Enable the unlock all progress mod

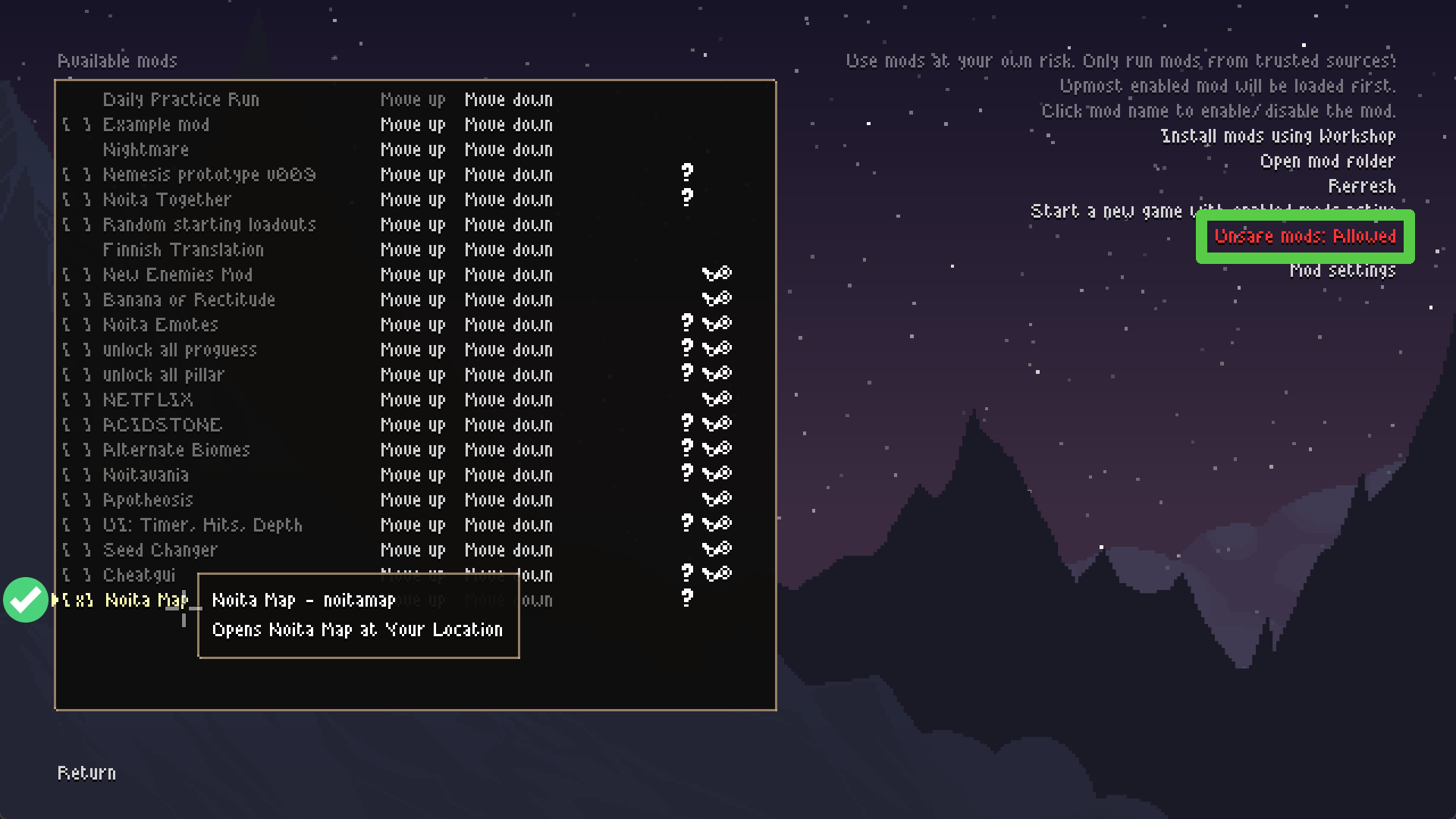tap(180, 350)
